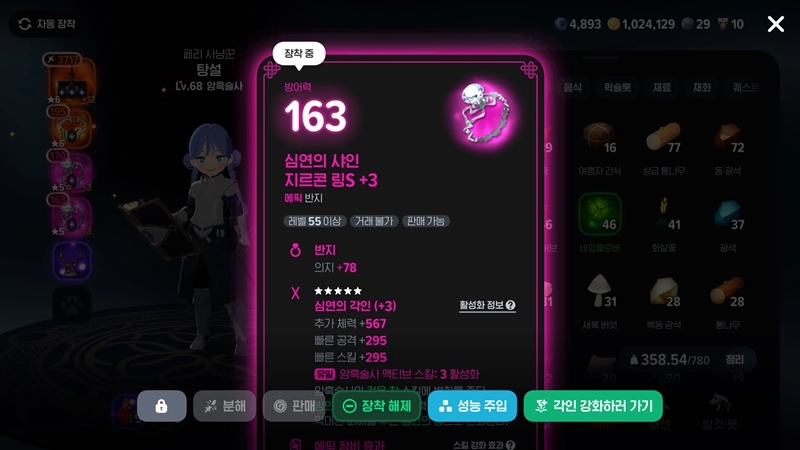Open 성능 주입 stat infusion
Screen dimensions: 800x450
click(x=472, y=406)
